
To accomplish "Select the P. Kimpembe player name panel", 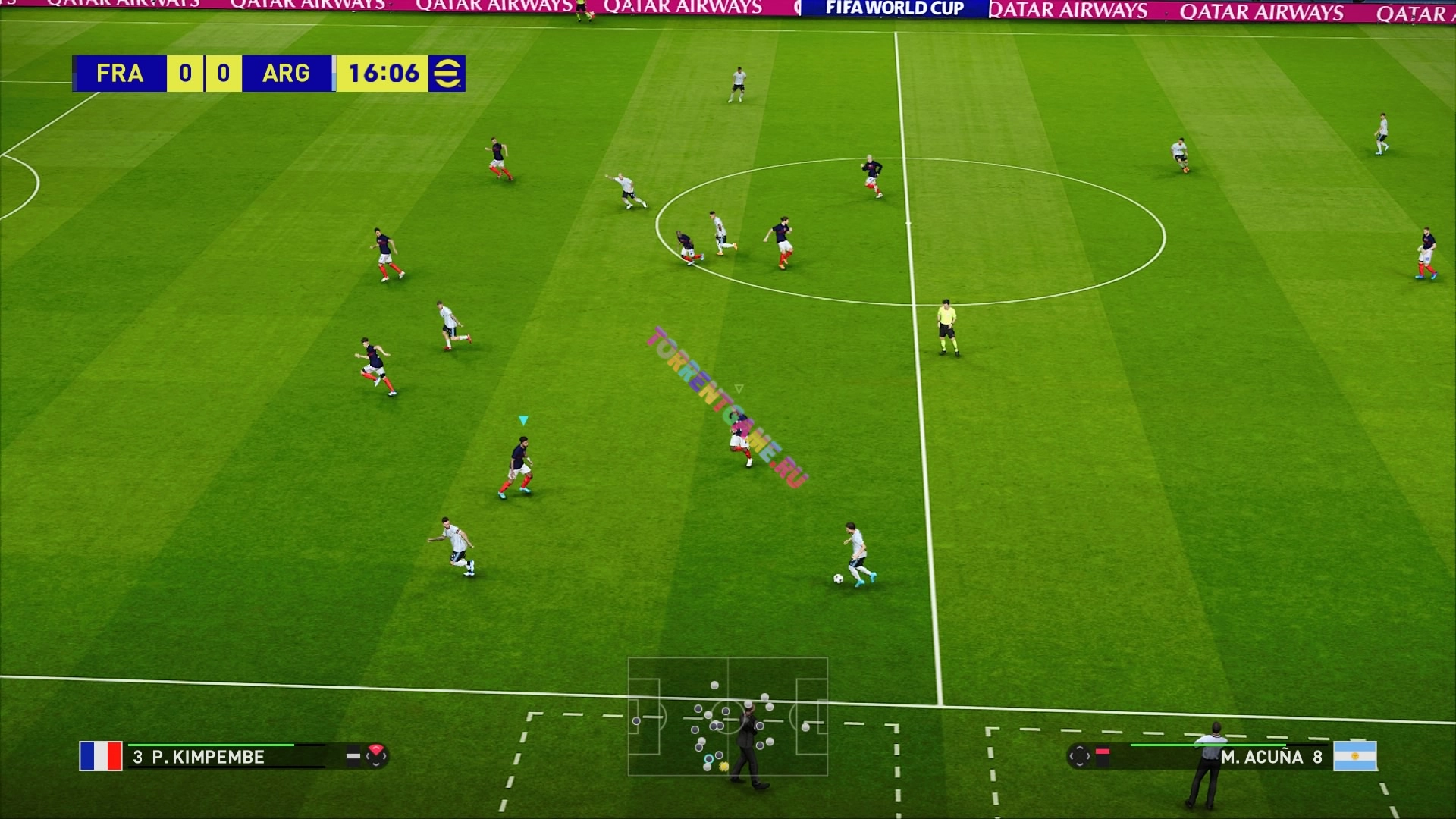I will pos(207,757).
